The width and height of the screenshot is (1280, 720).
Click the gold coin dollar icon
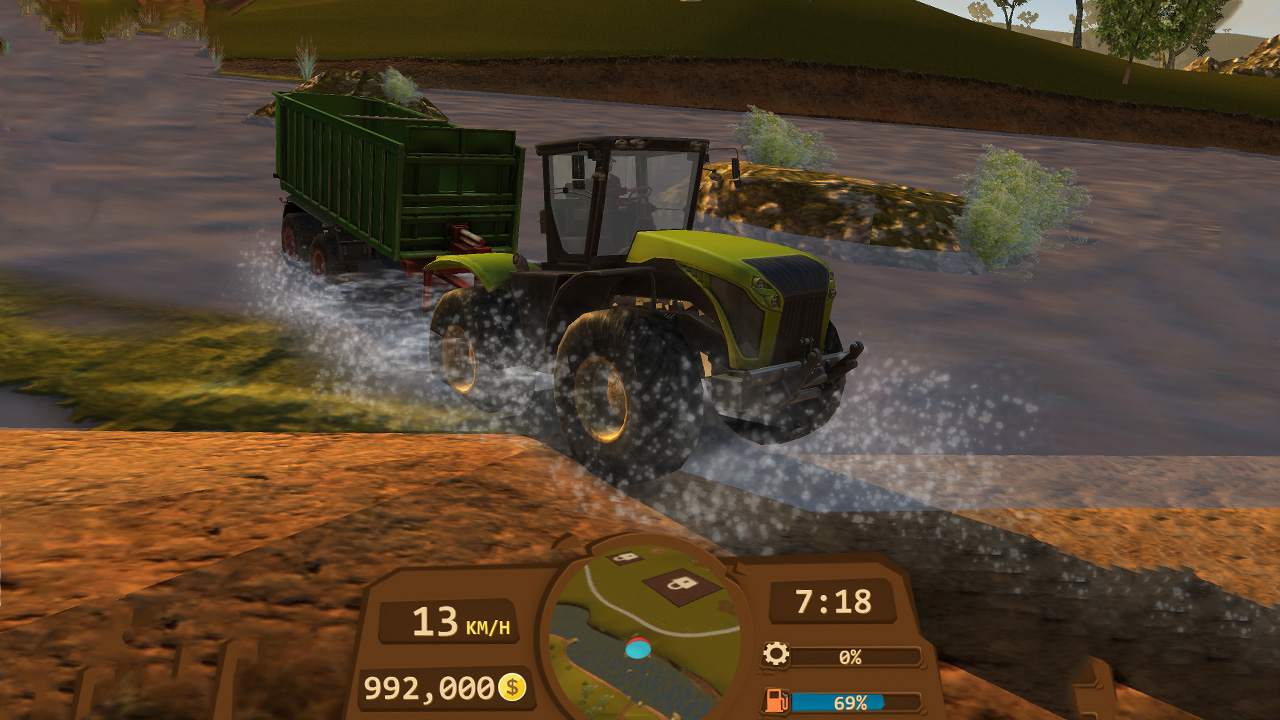pyautogui.click(x=512, y=688)
